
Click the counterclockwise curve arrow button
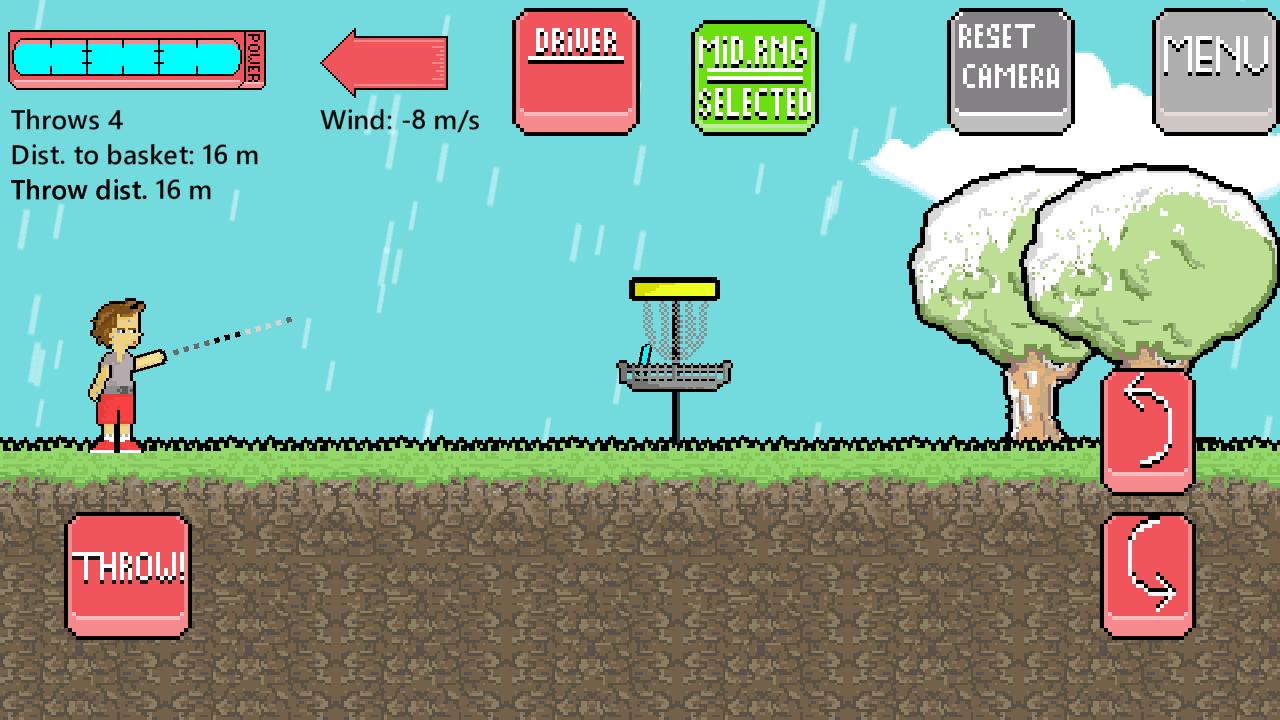(x=1146, y=432)
